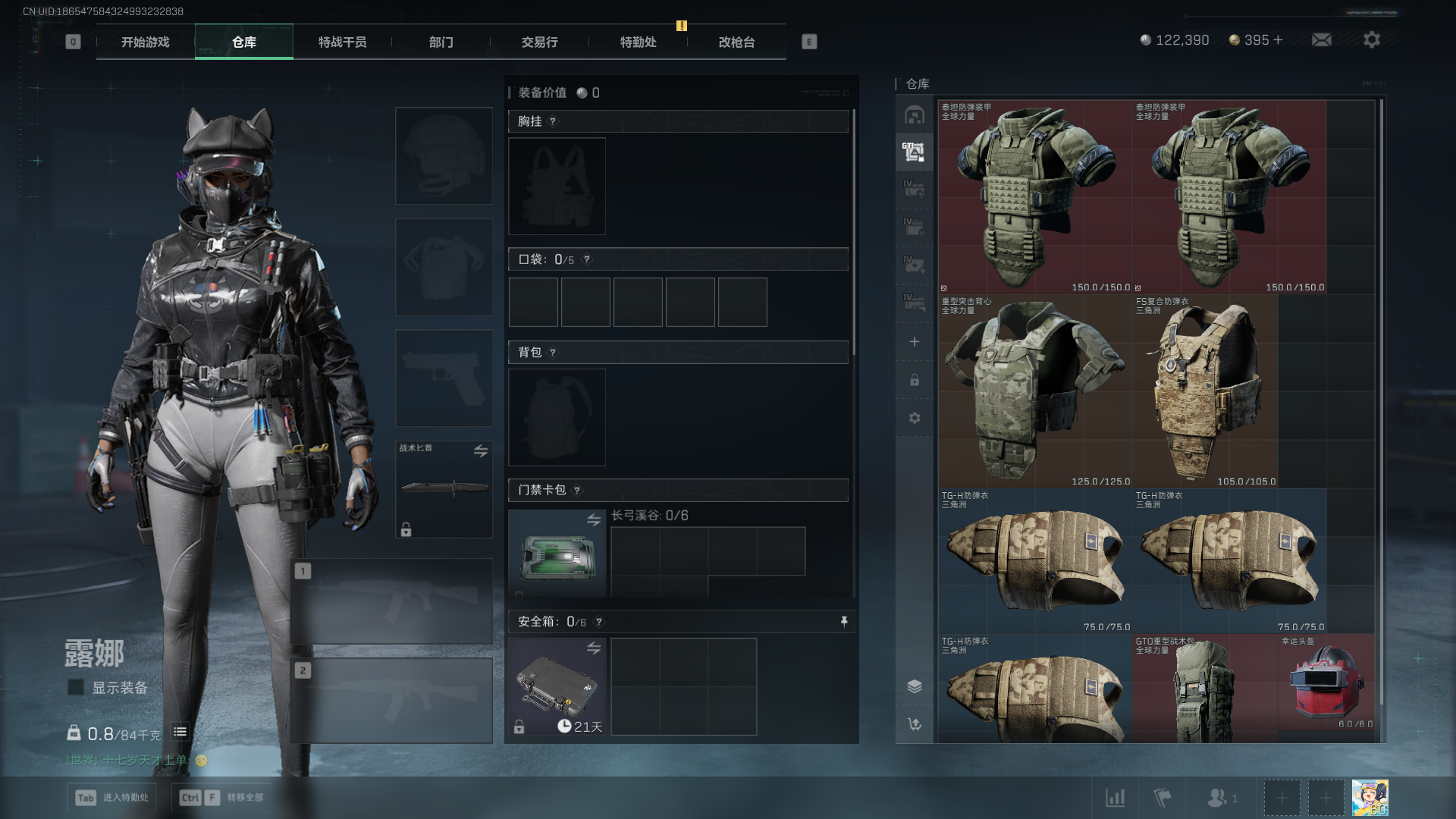Open the player avatar in bottom corner
The height and width of the screenshot is (819, 1456).
pyautogui.click(x=1370, y=798)
